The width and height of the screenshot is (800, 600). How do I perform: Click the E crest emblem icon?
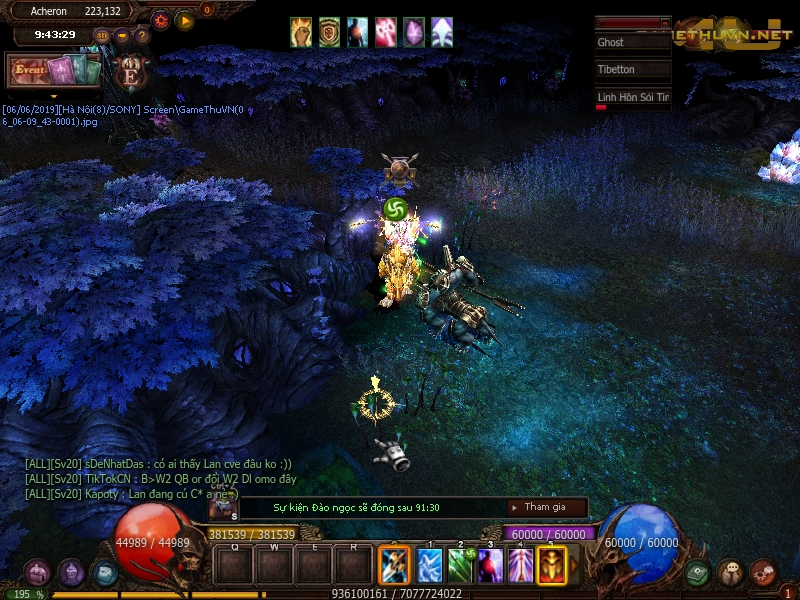(x=130, y=73)
